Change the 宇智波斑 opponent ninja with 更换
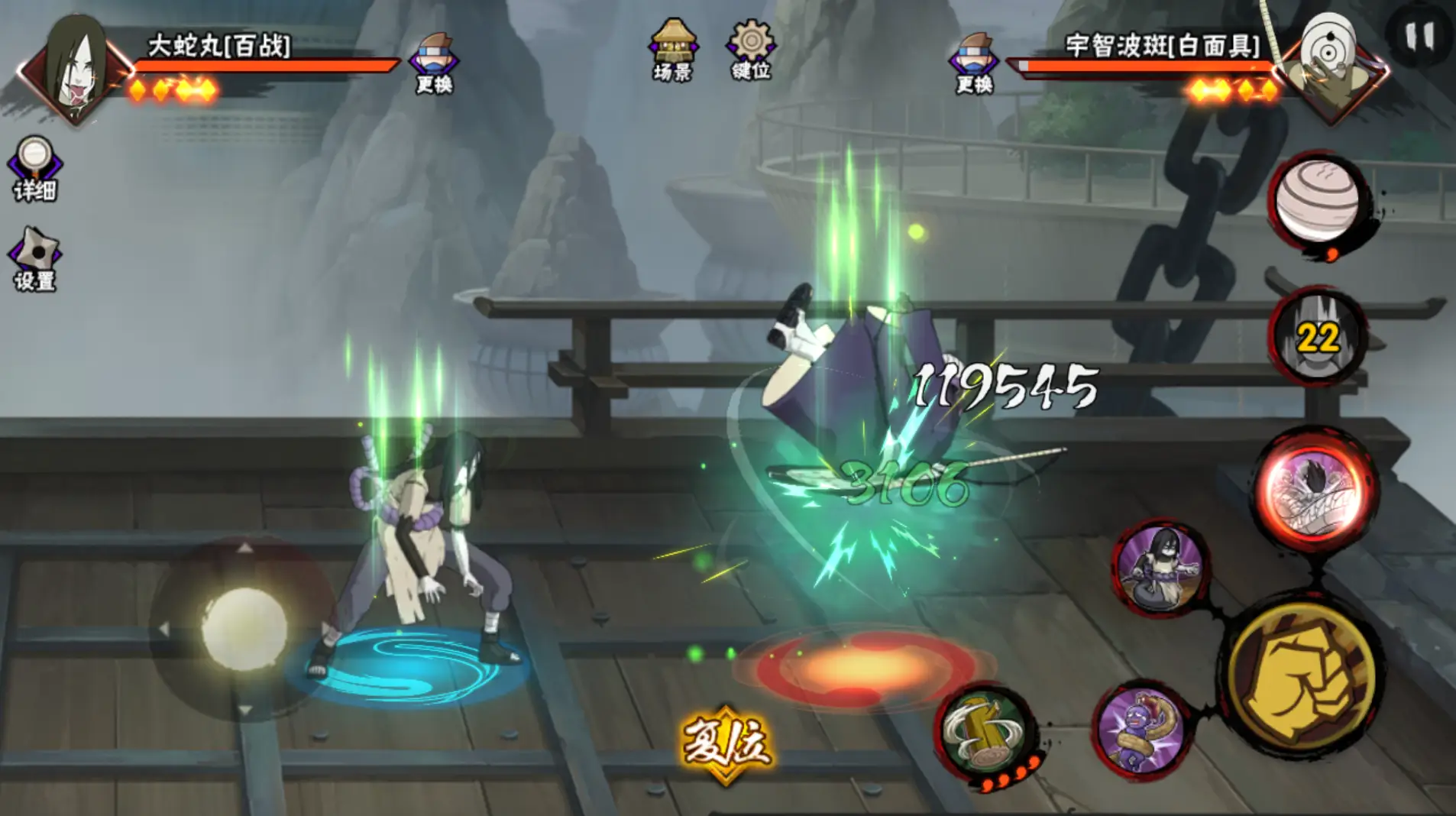This screenshot has width=1456, height=816. (x=974, y=63)
